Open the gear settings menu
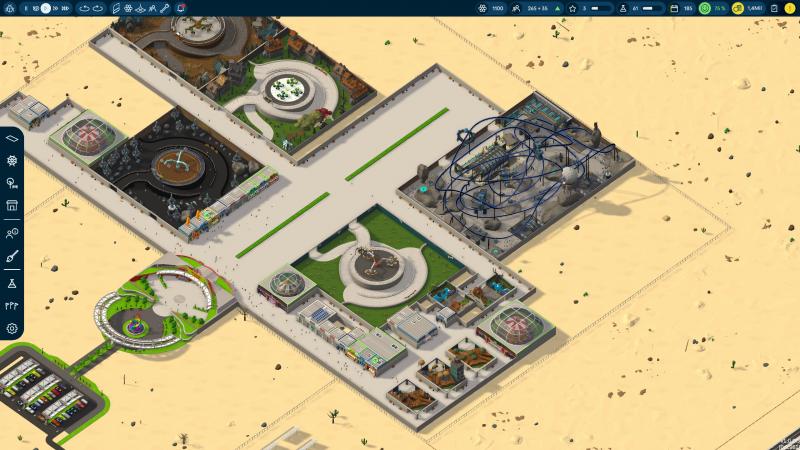Viewport: 800px width, 450px height. pyautogui.click(x=12, y=328)
